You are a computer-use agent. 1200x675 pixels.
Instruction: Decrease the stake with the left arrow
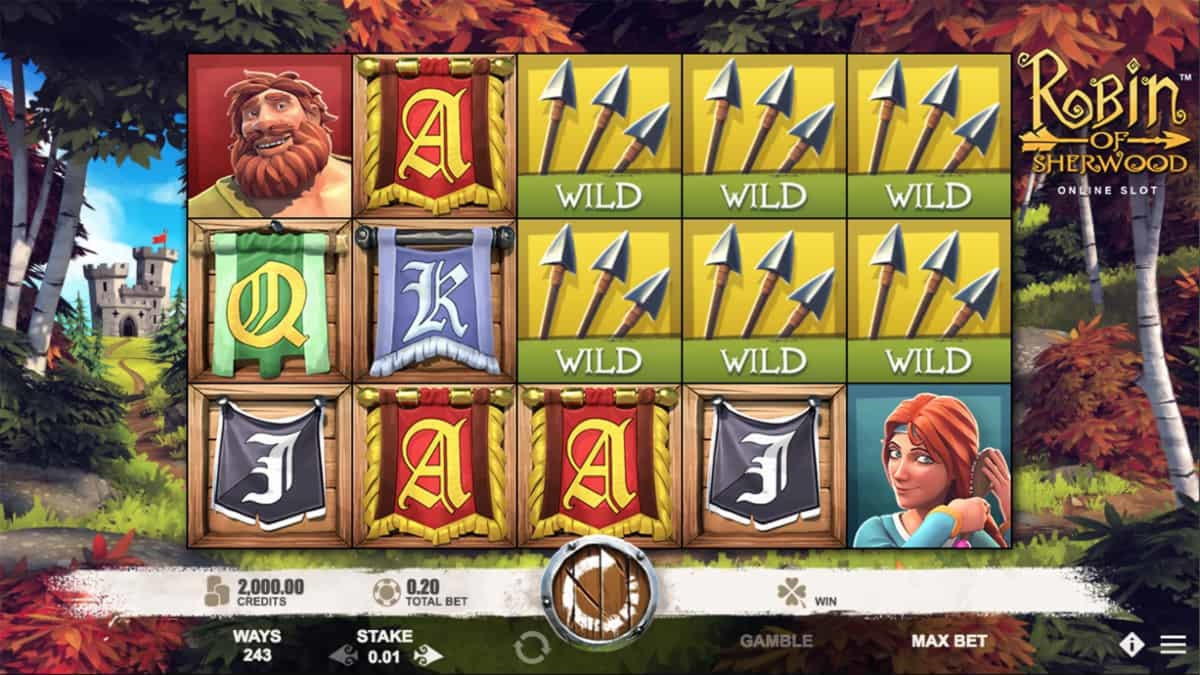click(x=344, y=656)
